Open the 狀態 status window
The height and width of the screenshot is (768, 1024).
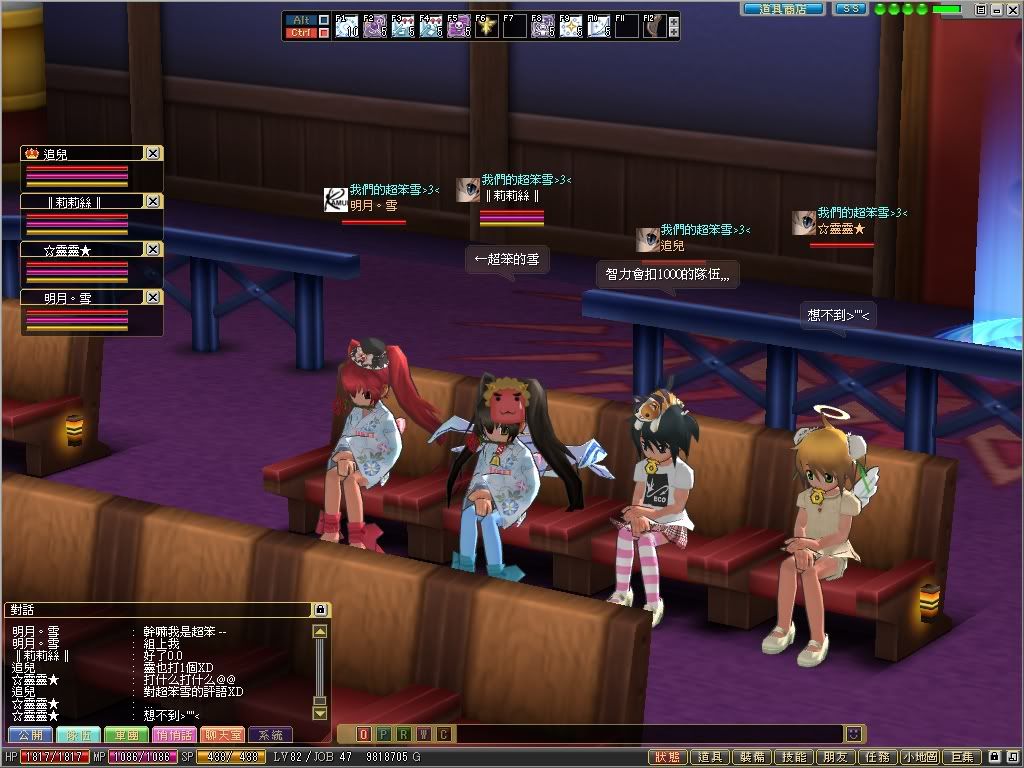669,758
